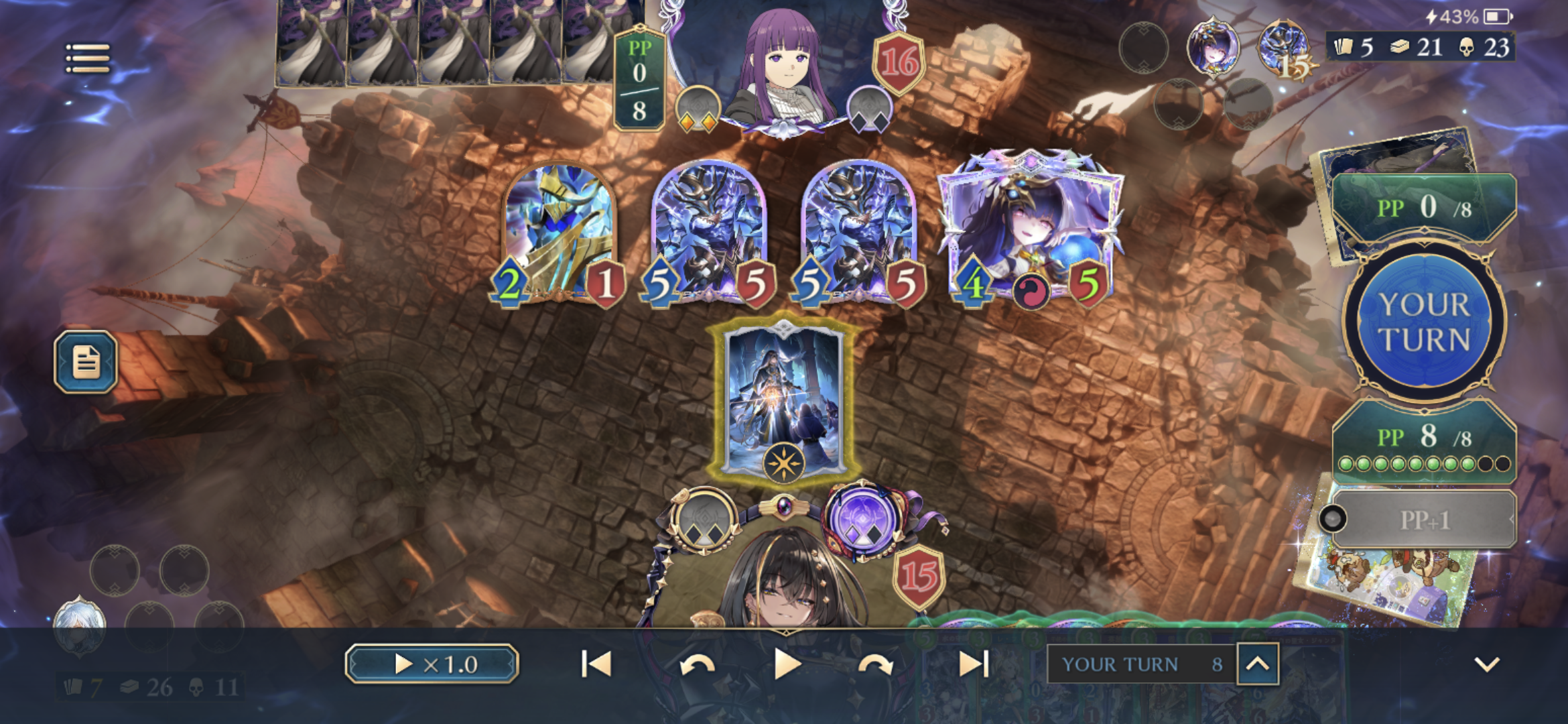Open the battle log document button
The image size is (1568, 724).
click(86, 361)
